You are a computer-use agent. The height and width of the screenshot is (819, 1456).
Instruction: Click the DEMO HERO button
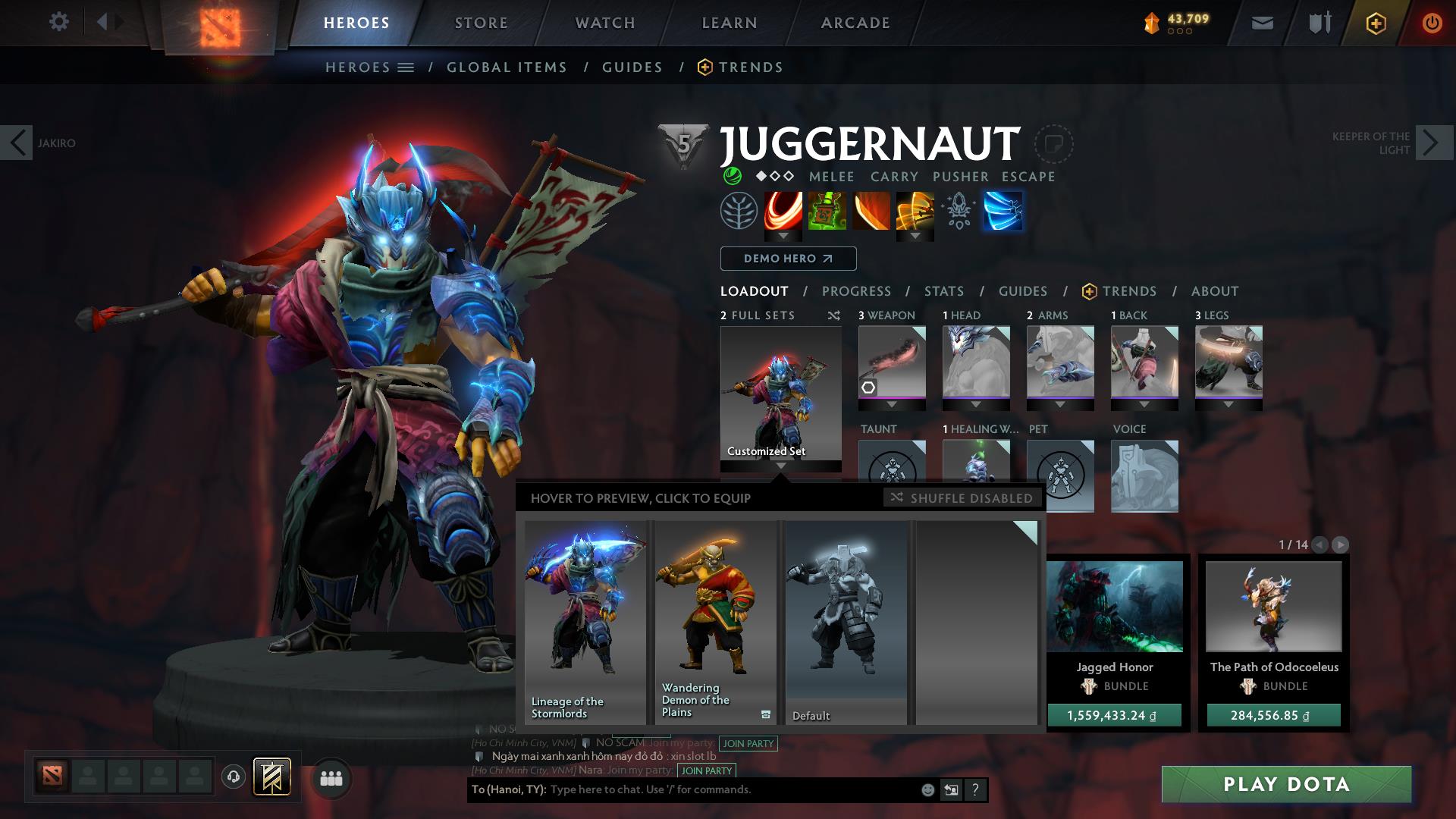pos(787,258)
